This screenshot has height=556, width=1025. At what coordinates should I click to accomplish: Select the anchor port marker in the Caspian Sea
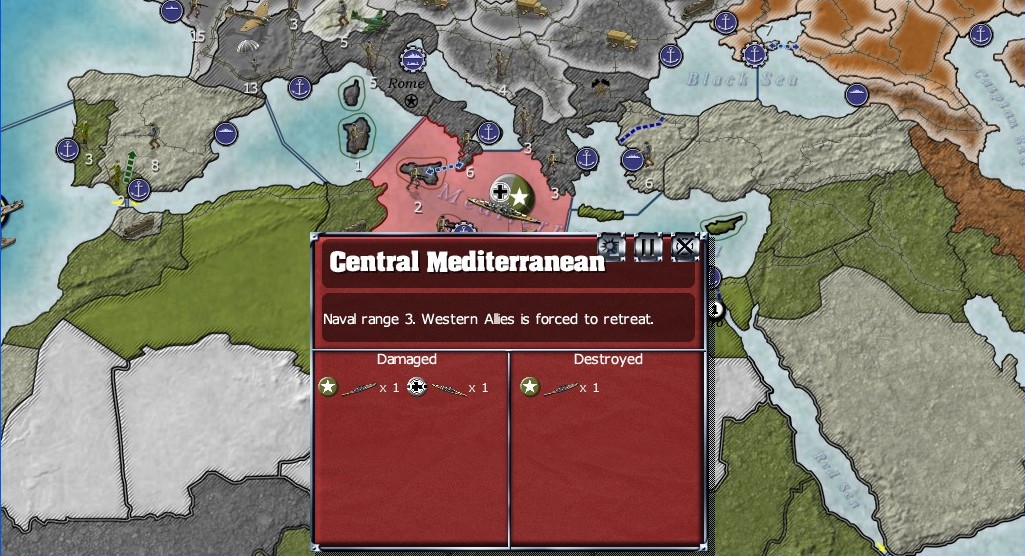click(x=982, y=33)
